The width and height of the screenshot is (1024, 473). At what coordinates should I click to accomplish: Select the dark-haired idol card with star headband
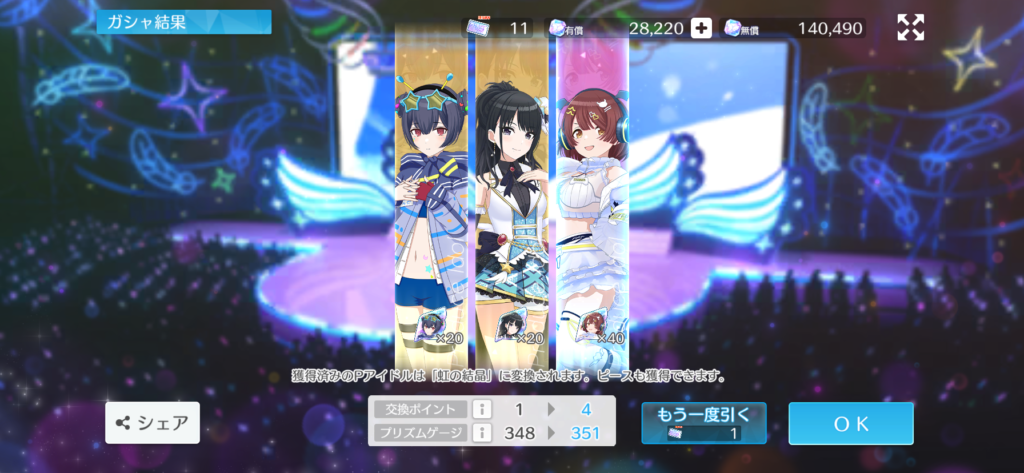tap(434, 200)
